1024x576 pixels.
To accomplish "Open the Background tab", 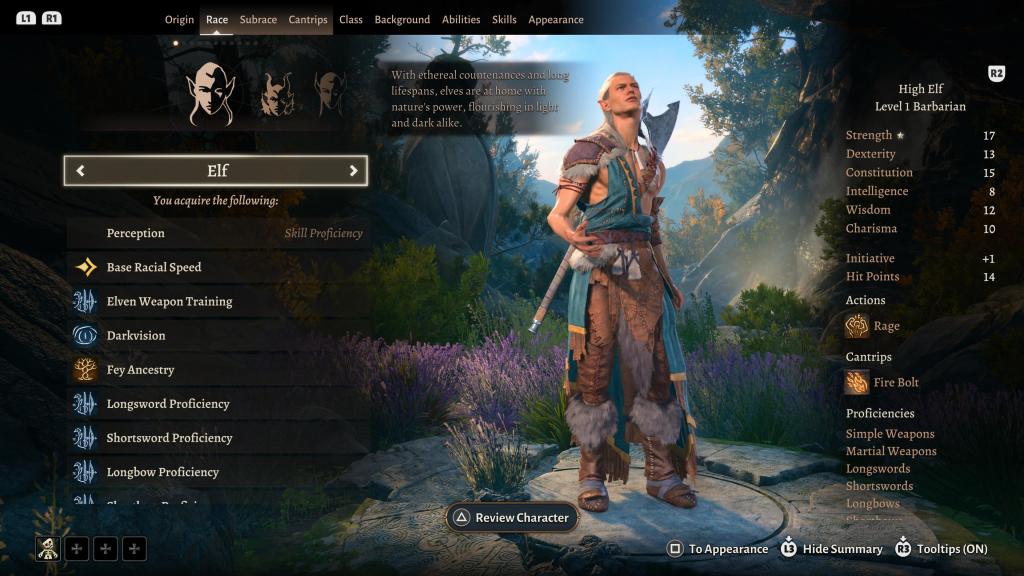I will [x=402, y=20].
